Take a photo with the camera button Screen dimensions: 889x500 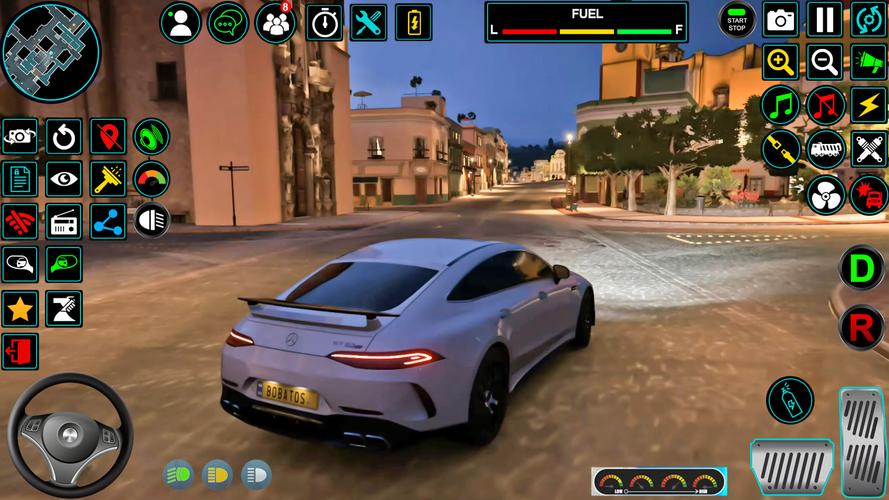pyautogui.click(x=781, y=19)
